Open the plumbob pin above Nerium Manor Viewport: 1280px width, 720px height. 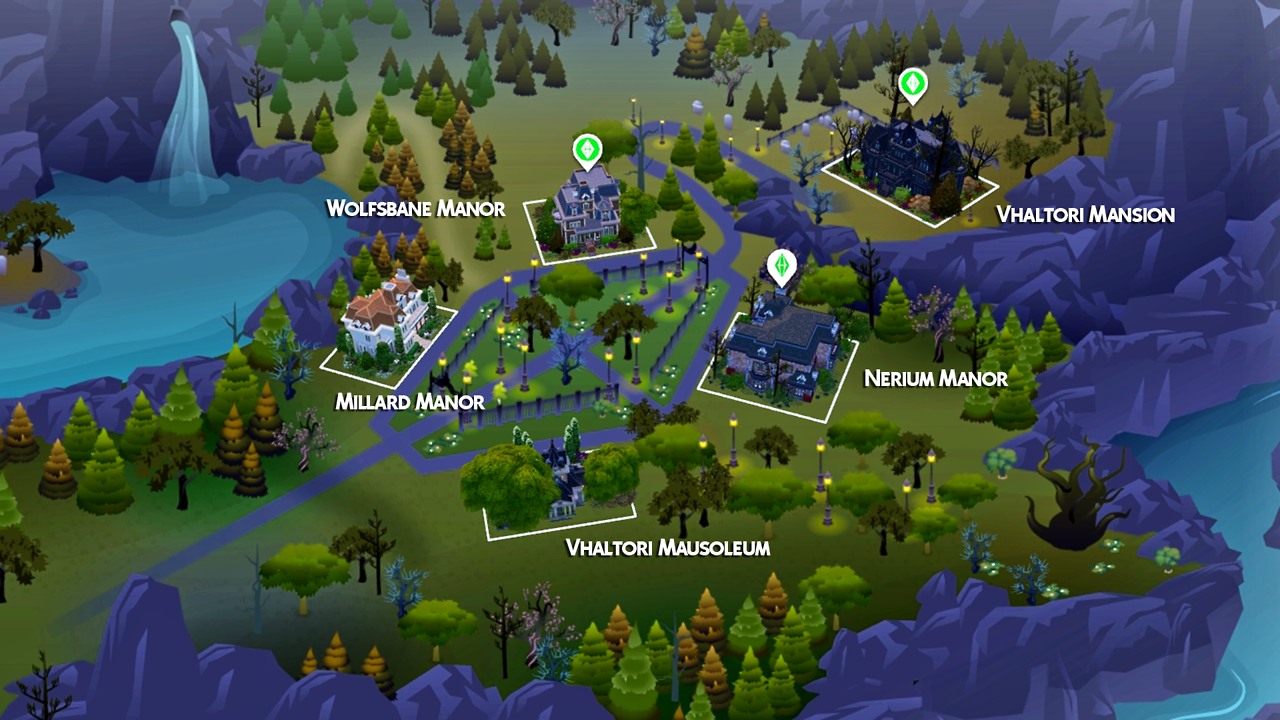click(x=781, y=266)
